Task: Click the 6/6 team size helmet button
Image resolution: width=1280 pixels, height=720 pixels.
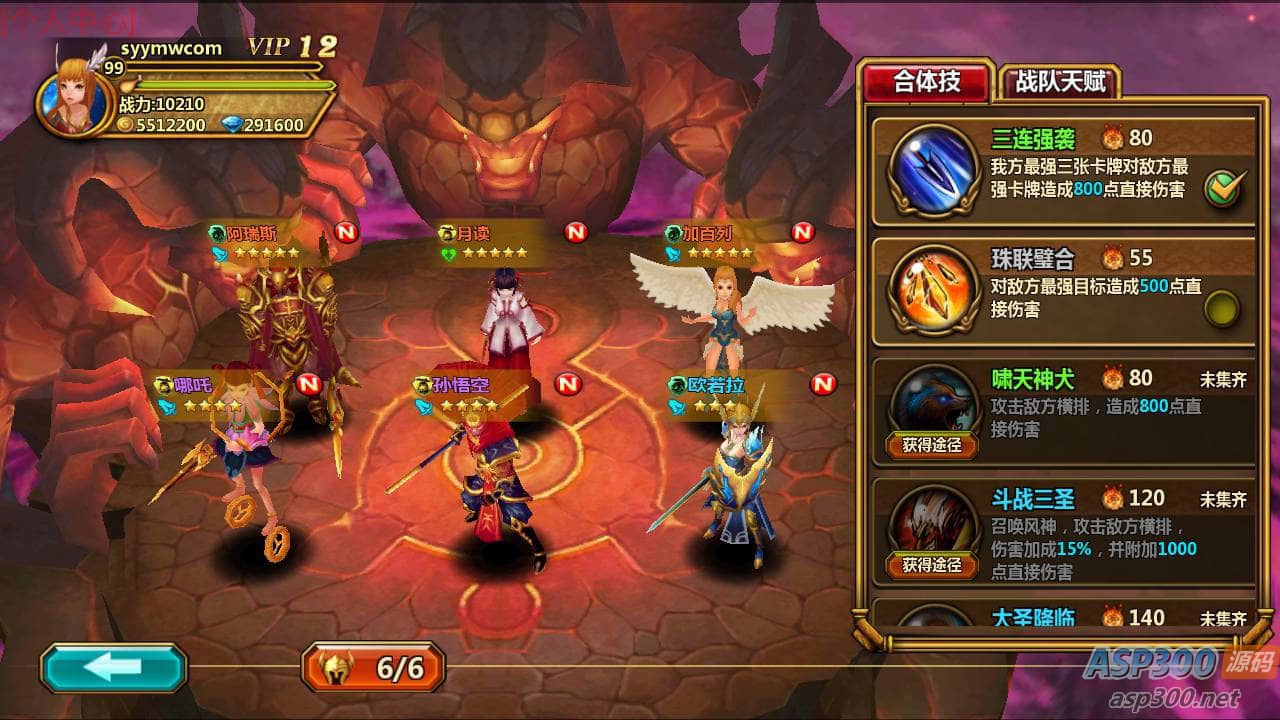Action: tap(374, 668)
